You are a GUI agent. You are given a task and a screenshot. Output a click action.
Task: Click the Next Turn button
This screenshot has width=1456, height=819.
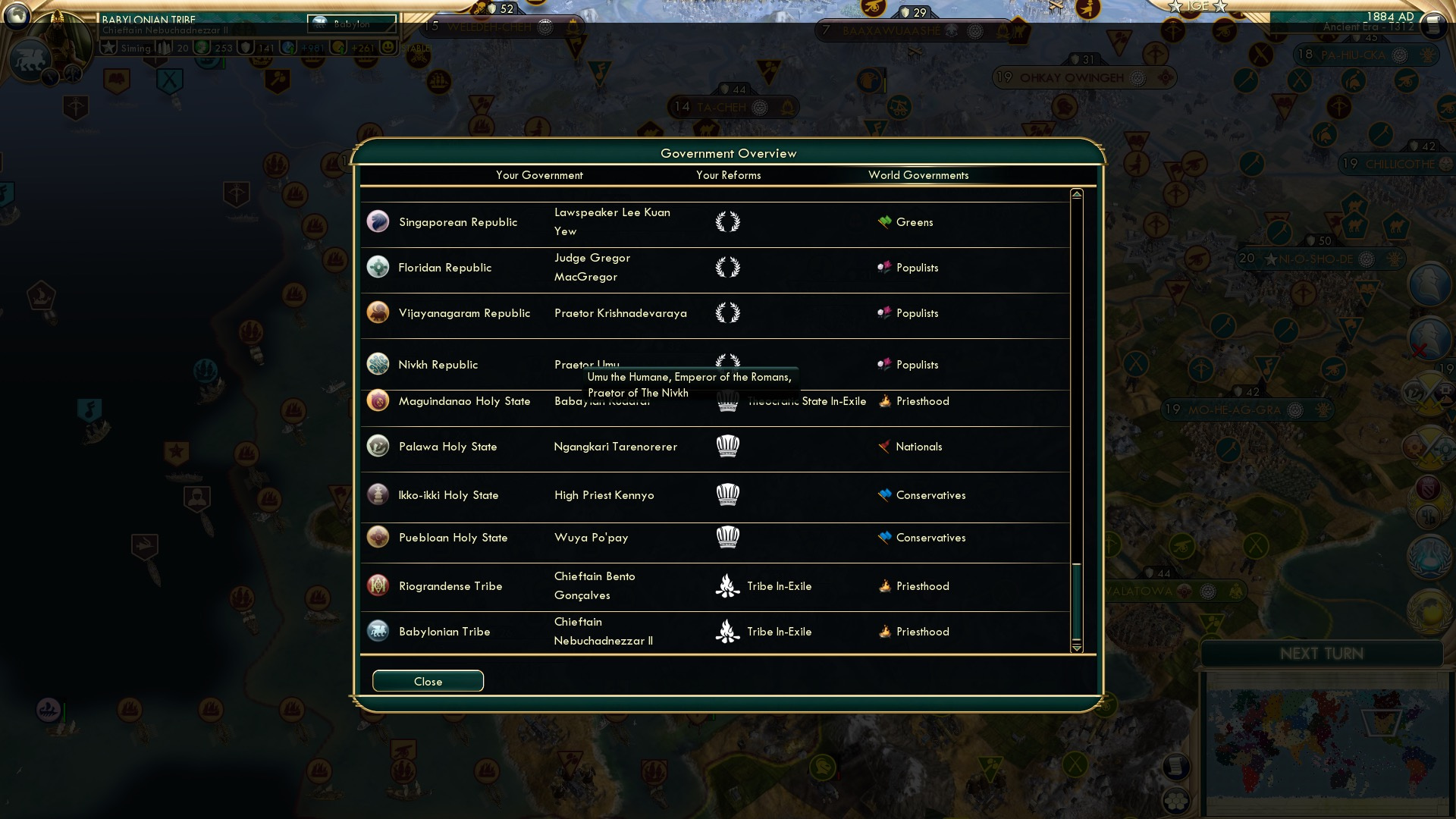coord(1323,654)
